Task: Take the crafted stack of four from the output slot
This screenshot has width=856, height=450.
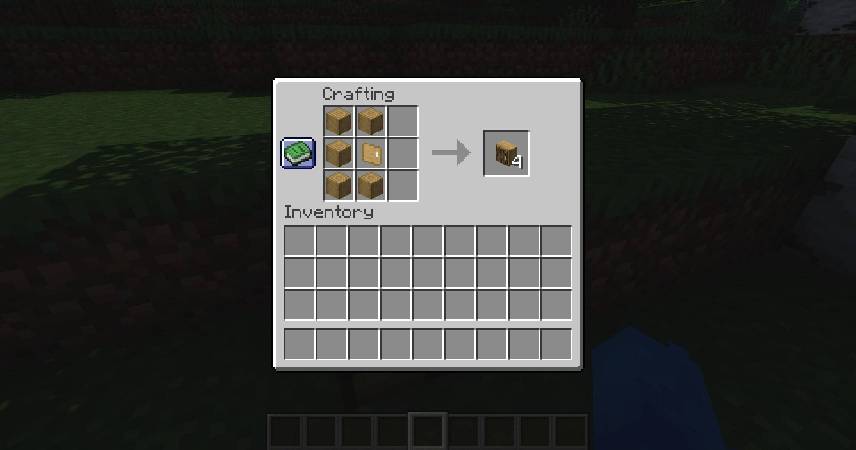Action: [507, 154]
